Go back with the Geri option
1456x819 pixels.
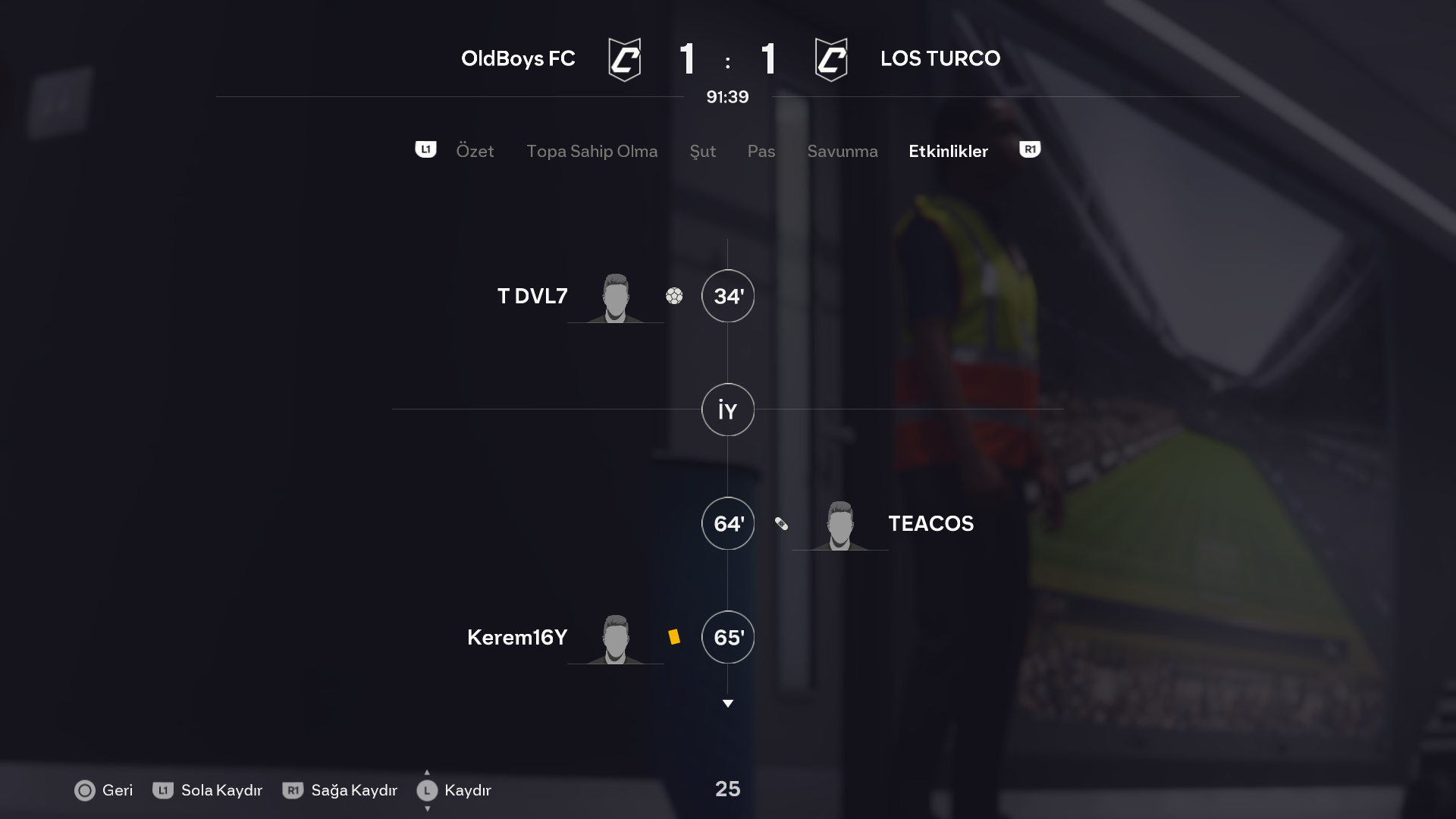pyautogui.click(x=104, y=790)
